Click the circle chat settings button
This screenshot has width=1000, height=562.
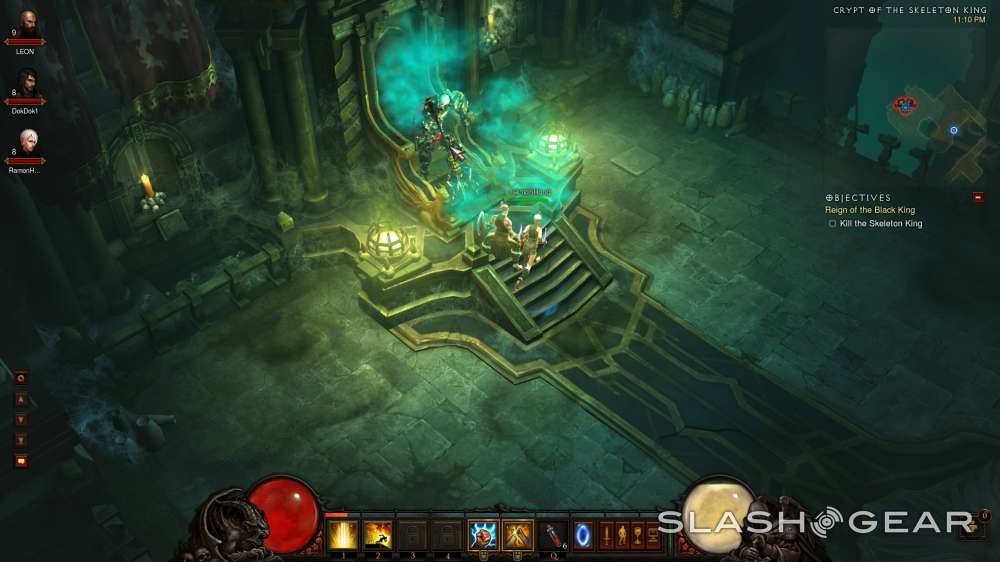coord(20,378)
